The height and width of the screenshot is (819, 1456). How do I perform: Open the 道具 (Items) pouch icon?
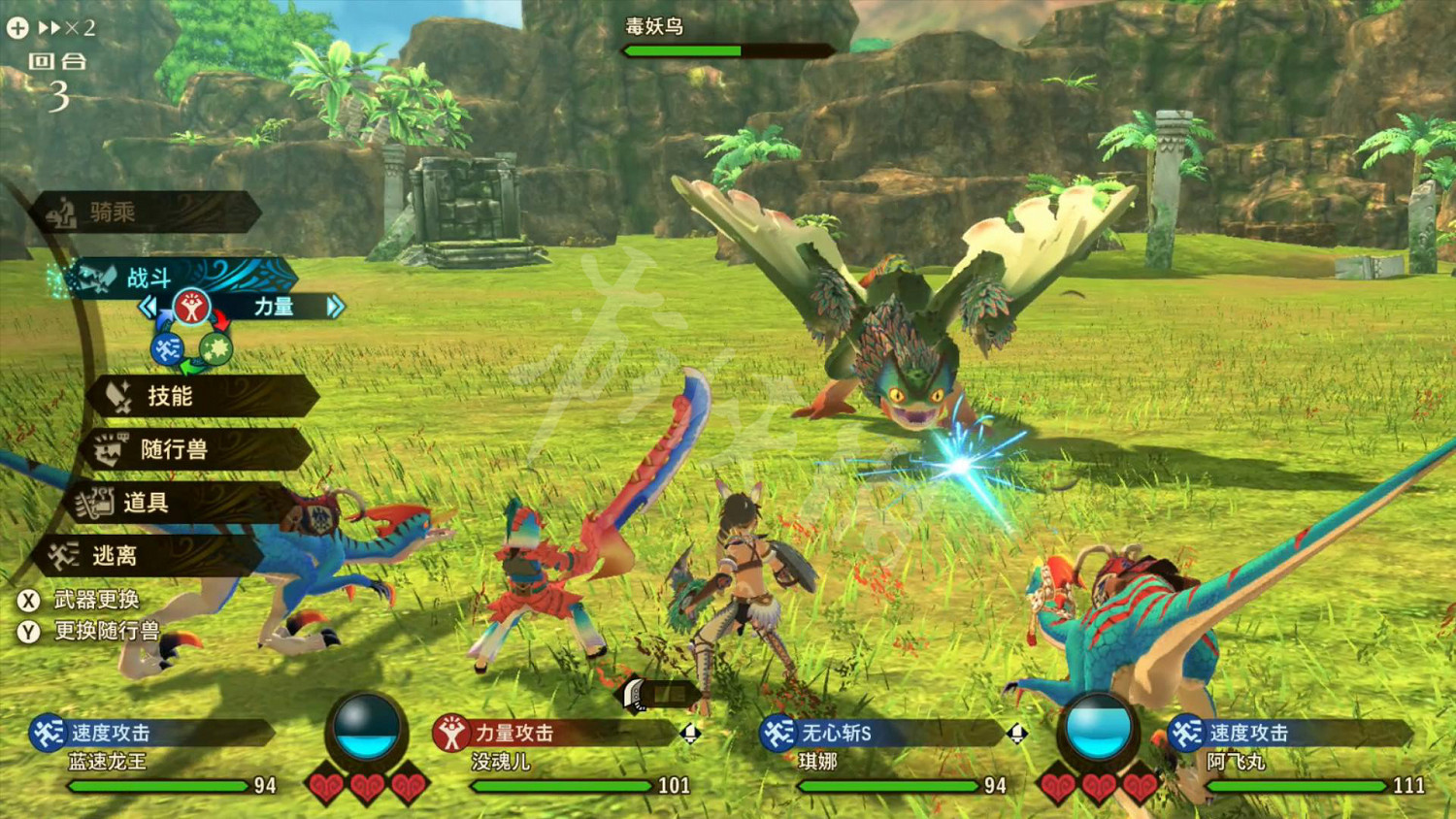click(x=94, y=503)
